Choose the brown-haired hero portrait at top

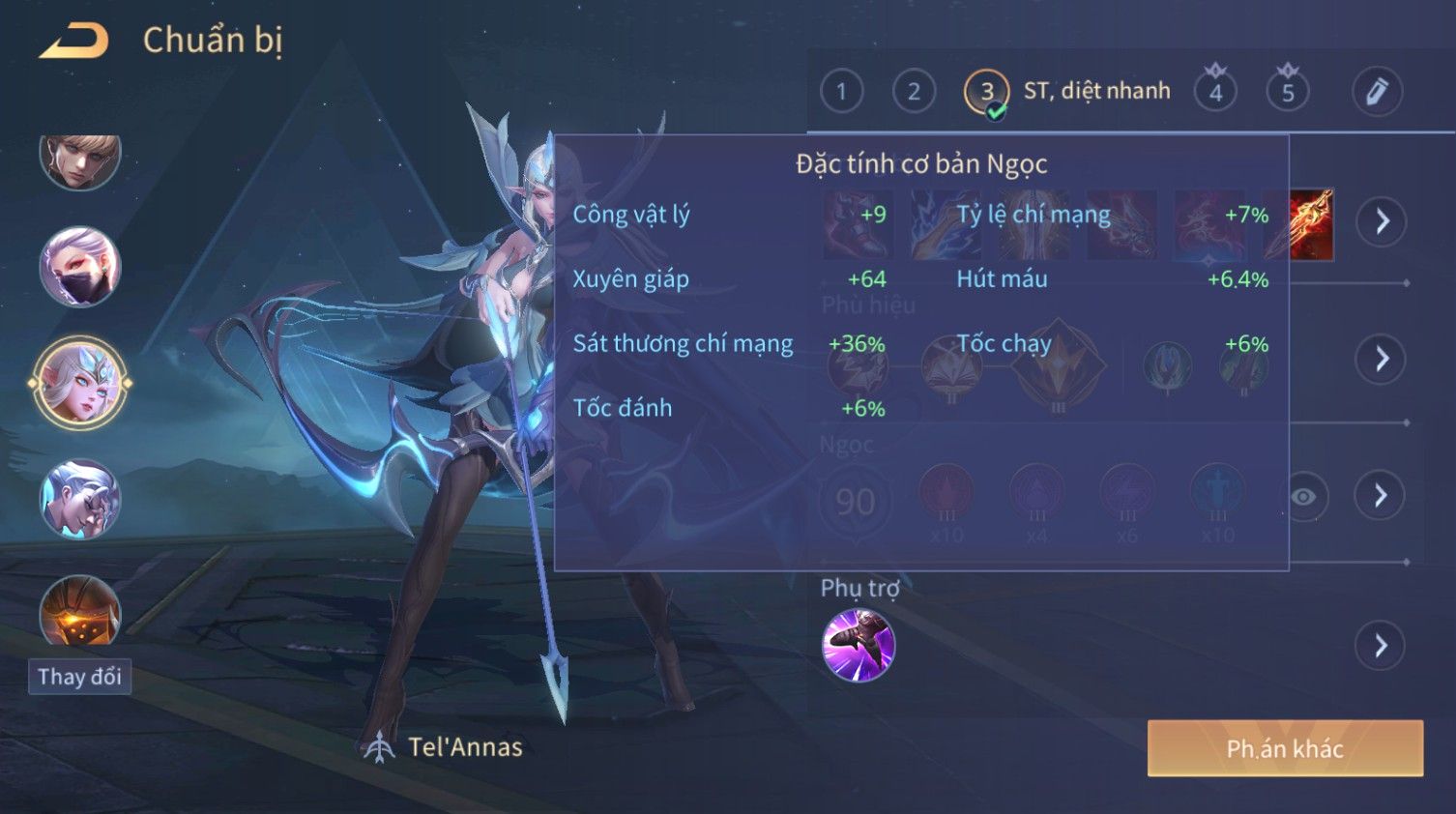[79, 159]
